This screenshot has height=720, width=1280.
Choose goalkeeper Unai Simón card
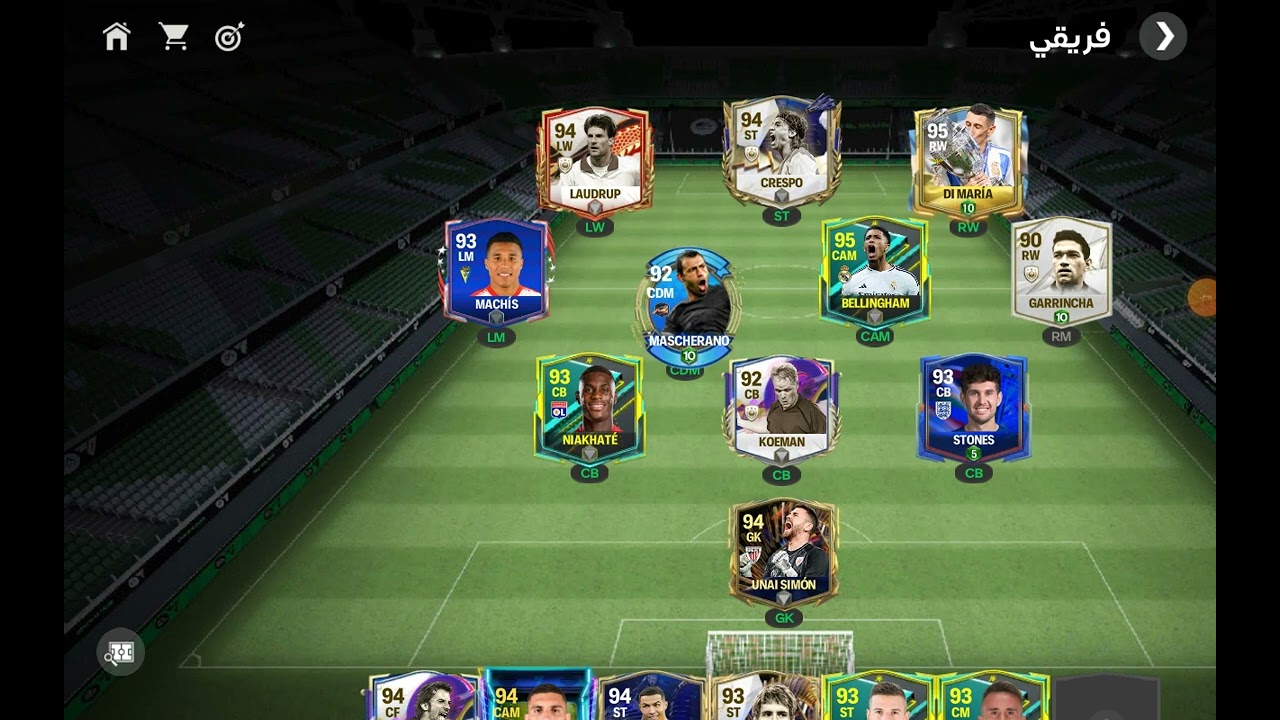784,553
